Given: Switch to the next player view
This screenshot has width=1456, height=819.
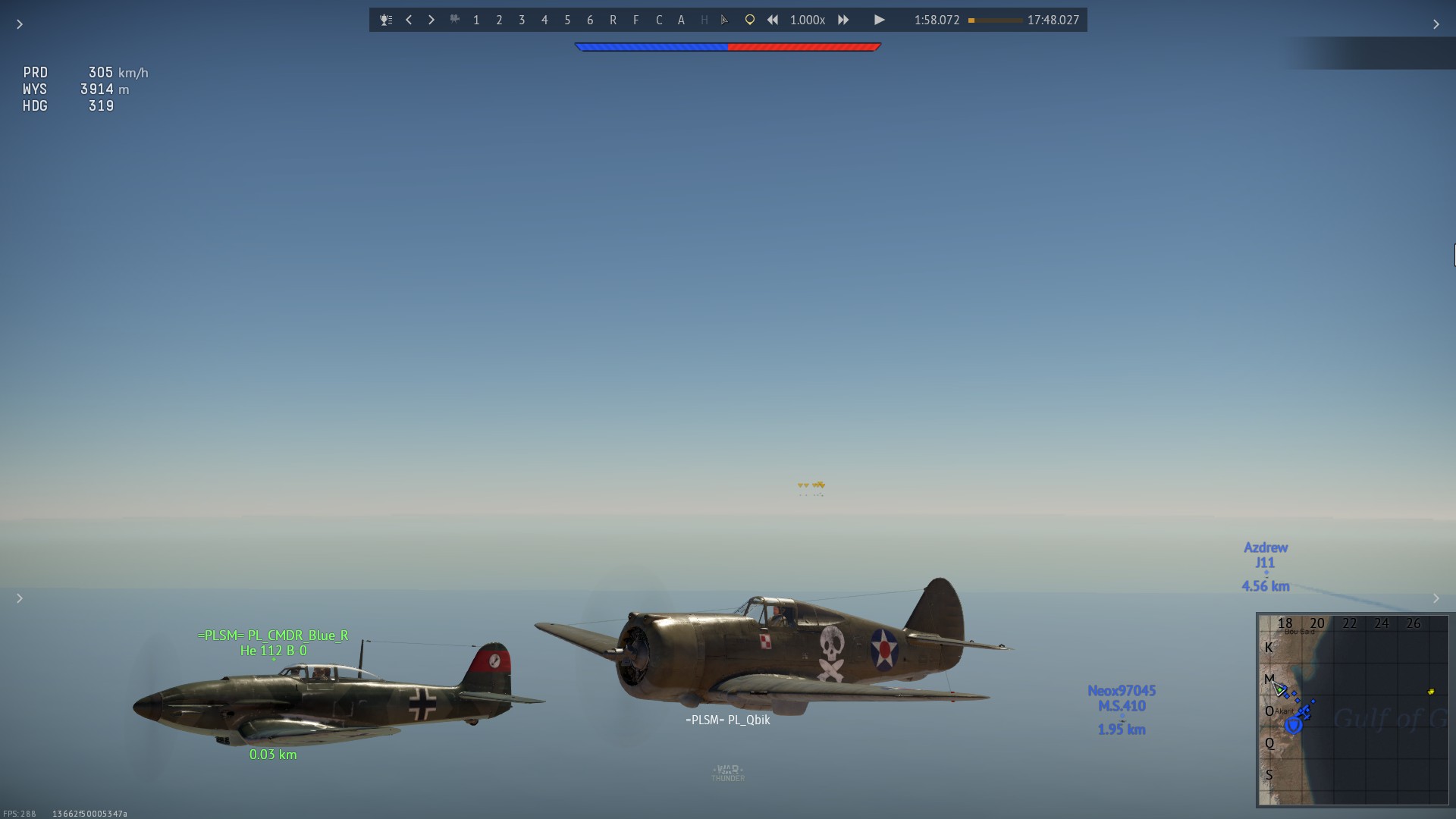Looking at the screenshot, I should (x=431, y=20).
